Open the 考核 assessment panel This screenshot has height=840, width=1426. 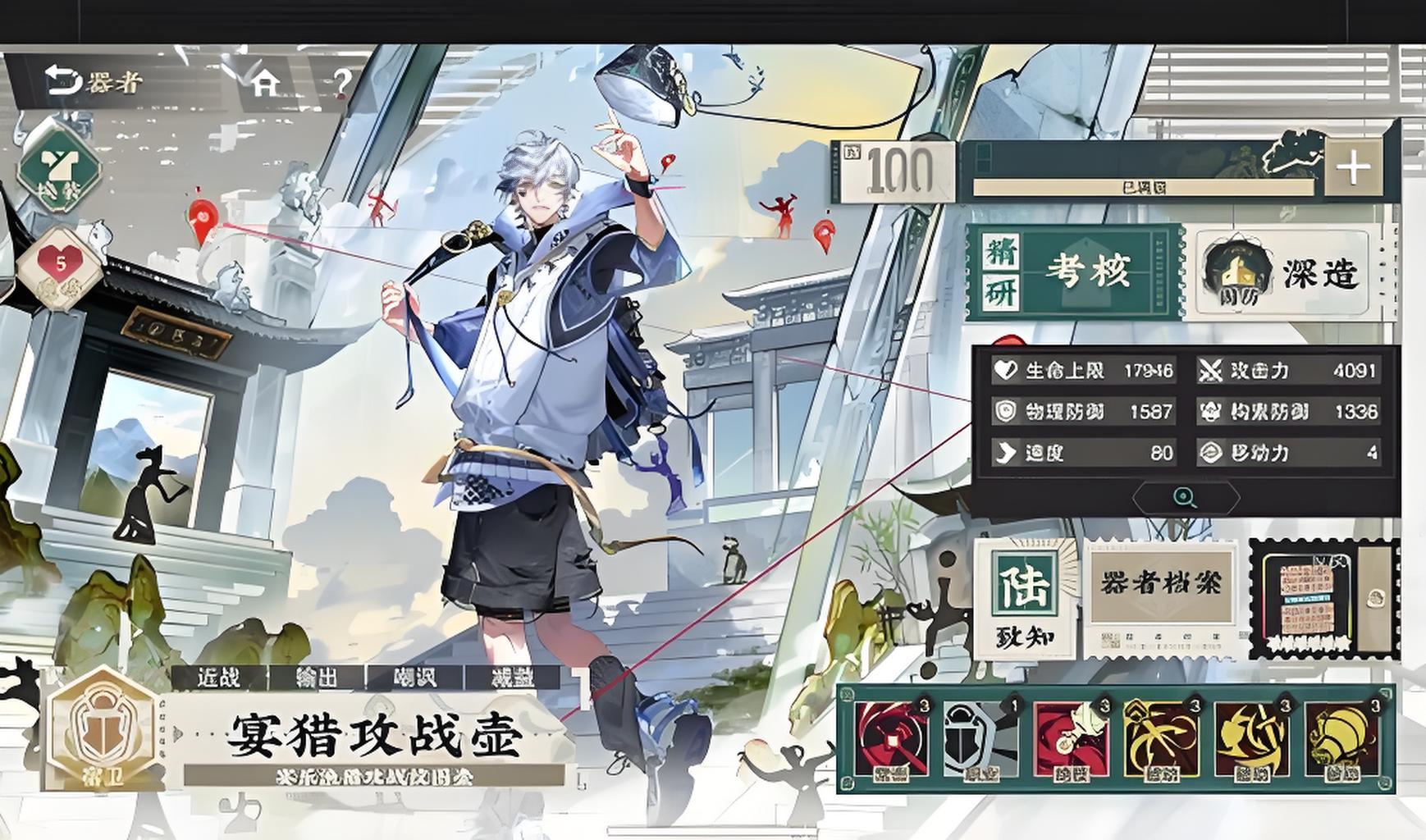point(1075,272)
